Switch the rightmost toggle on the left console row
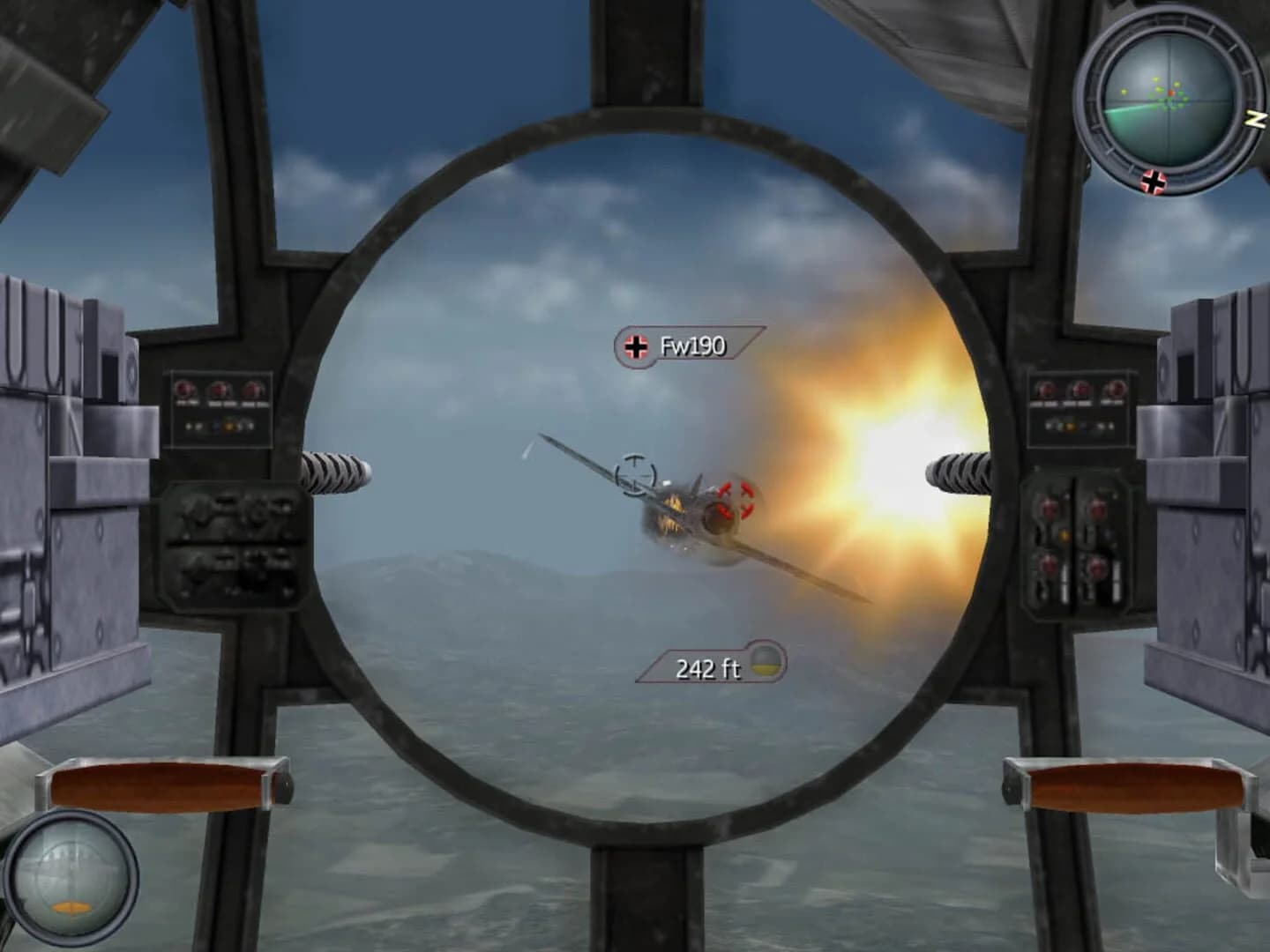 coord(251,427)
